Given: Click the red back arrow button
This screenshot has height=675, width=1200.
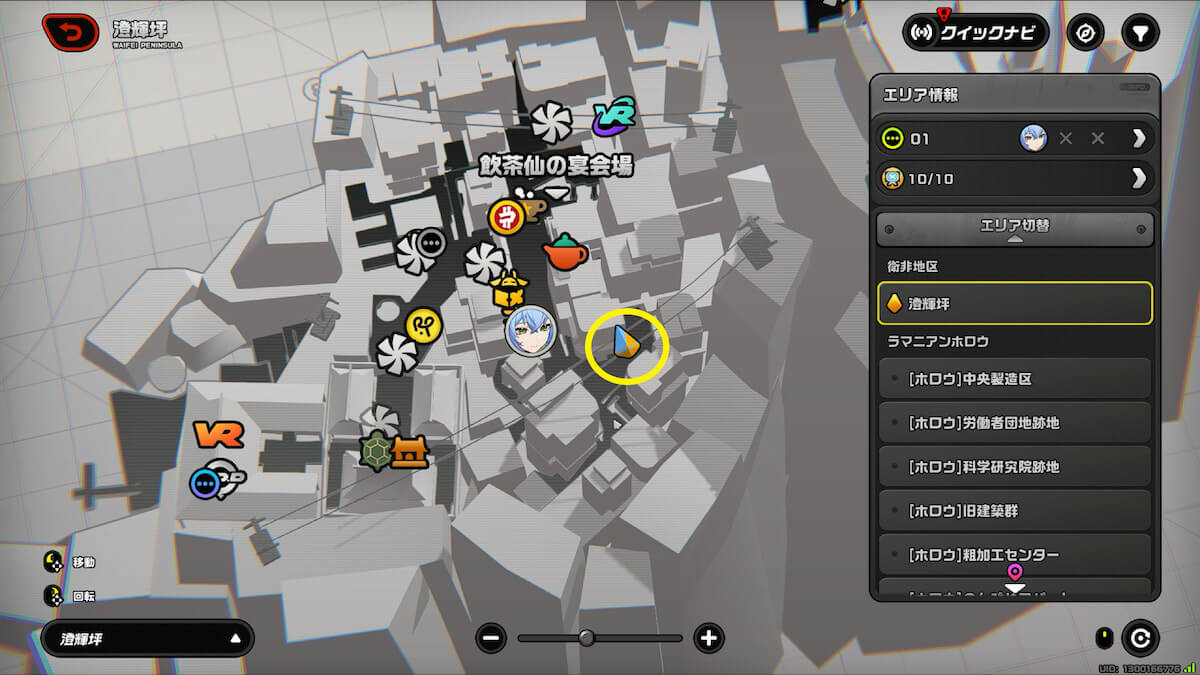Looking at the screenshot, I should (x=70, y=33).
